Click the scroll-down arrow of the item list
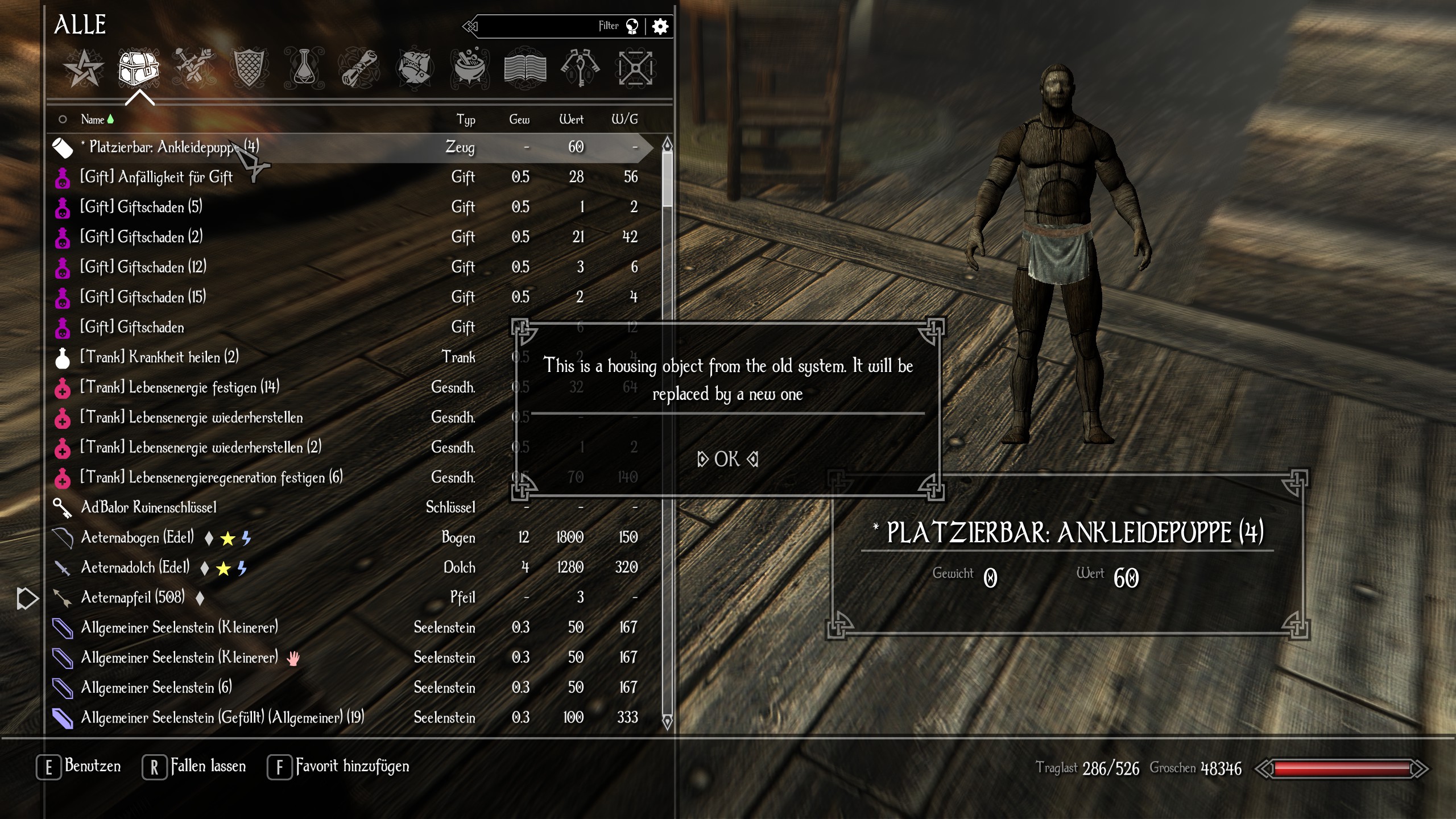This screenshot has width=1456, height=819. [x=667, y=722]
